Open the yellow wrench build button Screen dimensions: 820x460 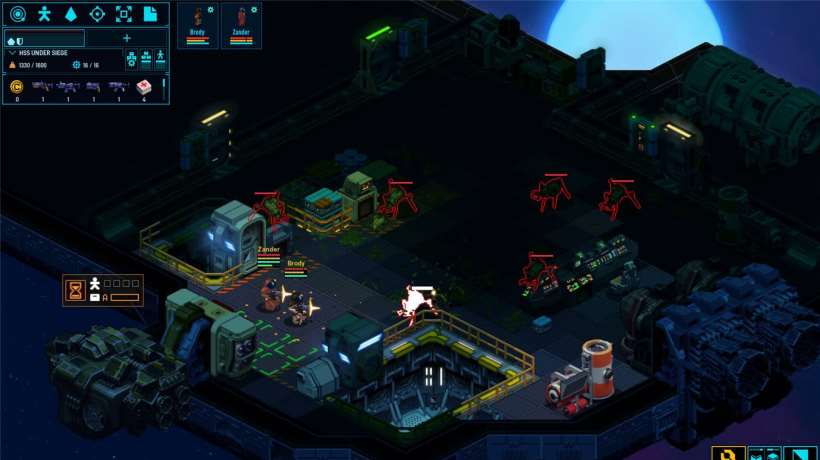click(x=728, y=452)
